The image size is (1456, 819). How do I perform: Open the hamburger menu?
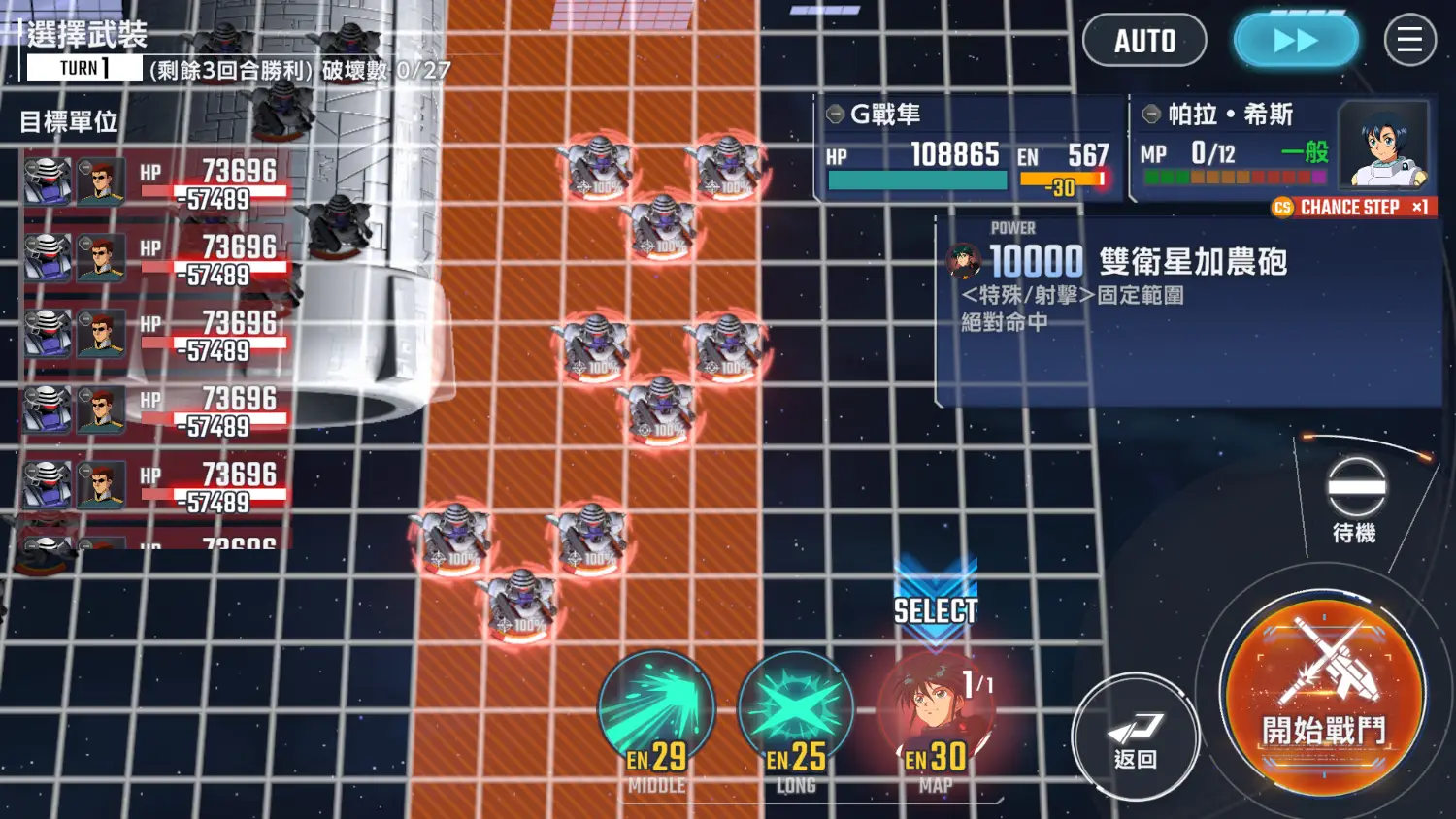(x=1409, y=41)
